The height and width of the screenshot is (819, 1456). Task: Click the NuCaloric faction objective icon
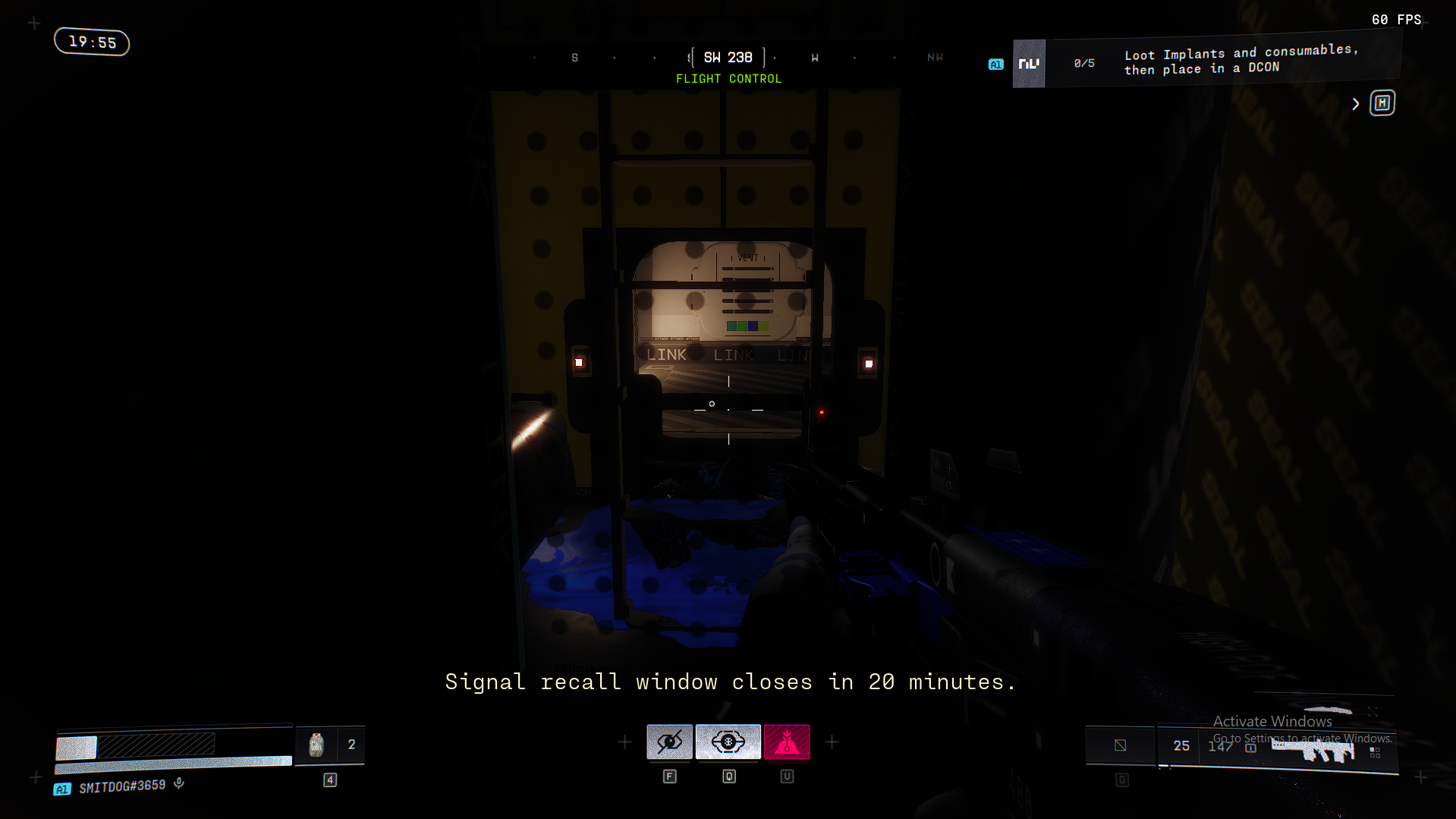point(1029,64)
